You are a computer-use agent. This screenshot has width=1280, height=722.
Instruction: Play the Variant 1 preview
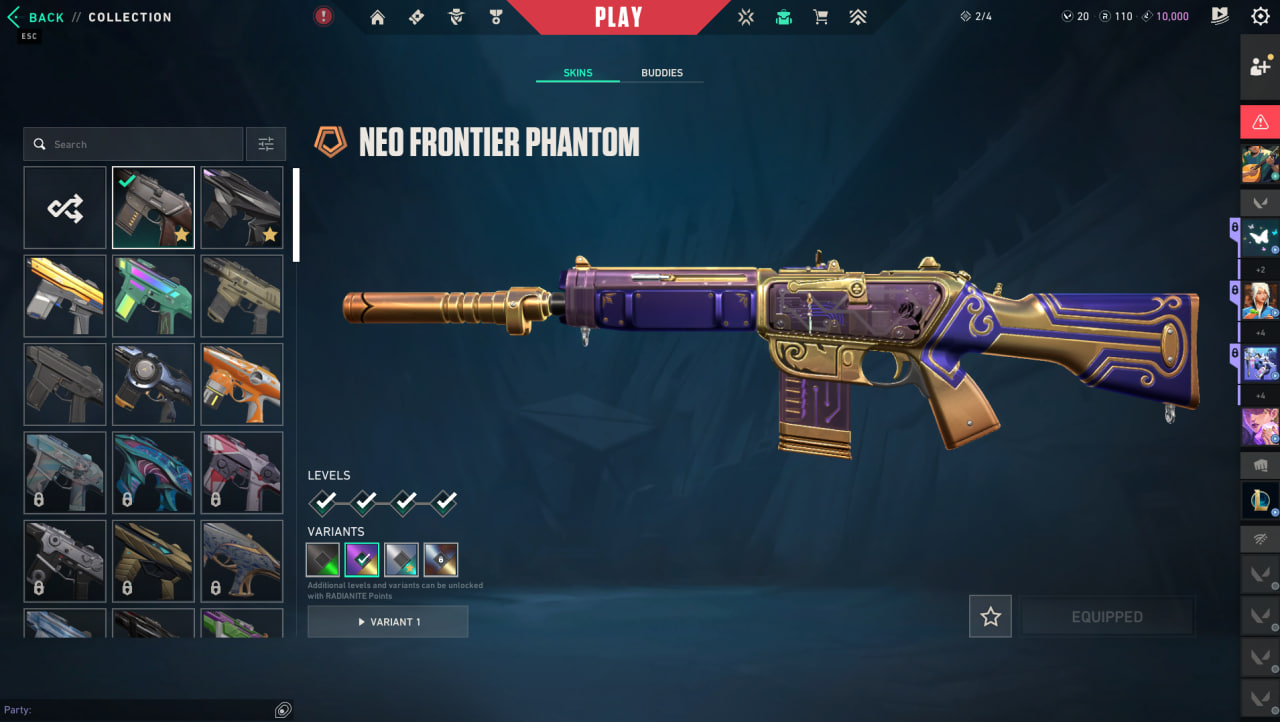point(388,621)
